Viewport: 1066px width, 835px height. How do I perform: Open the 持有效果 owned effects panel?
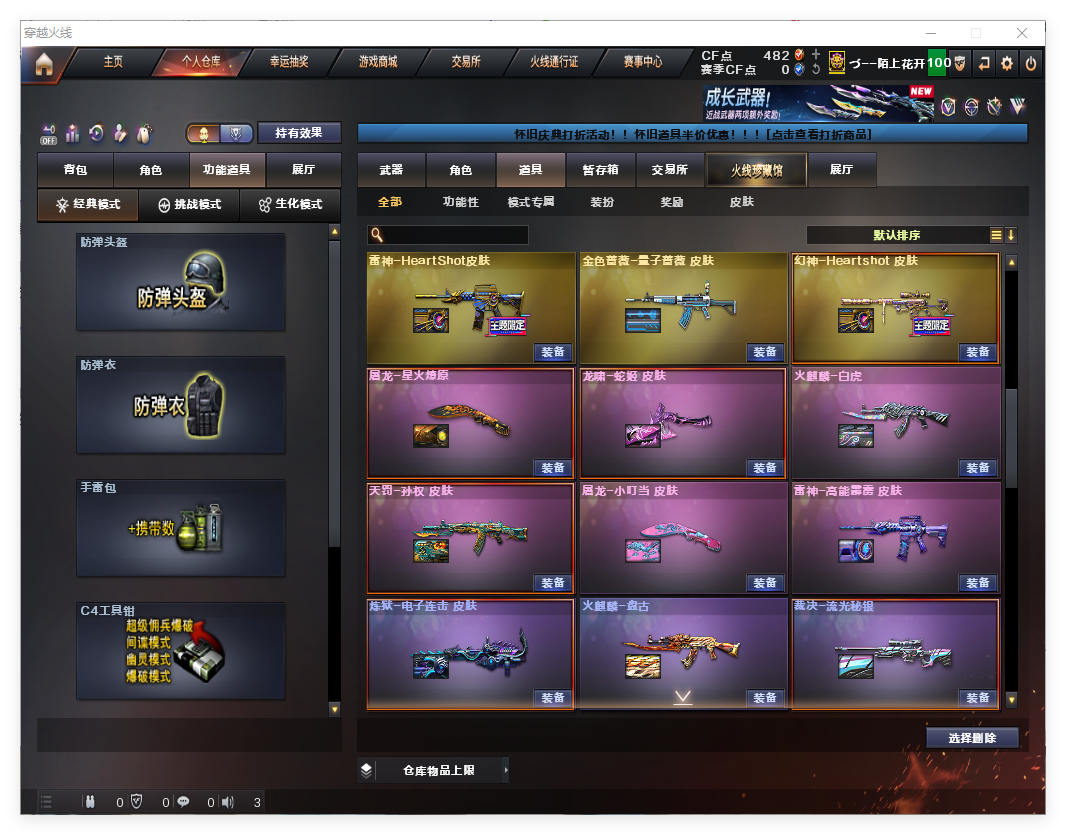[299, 133]
